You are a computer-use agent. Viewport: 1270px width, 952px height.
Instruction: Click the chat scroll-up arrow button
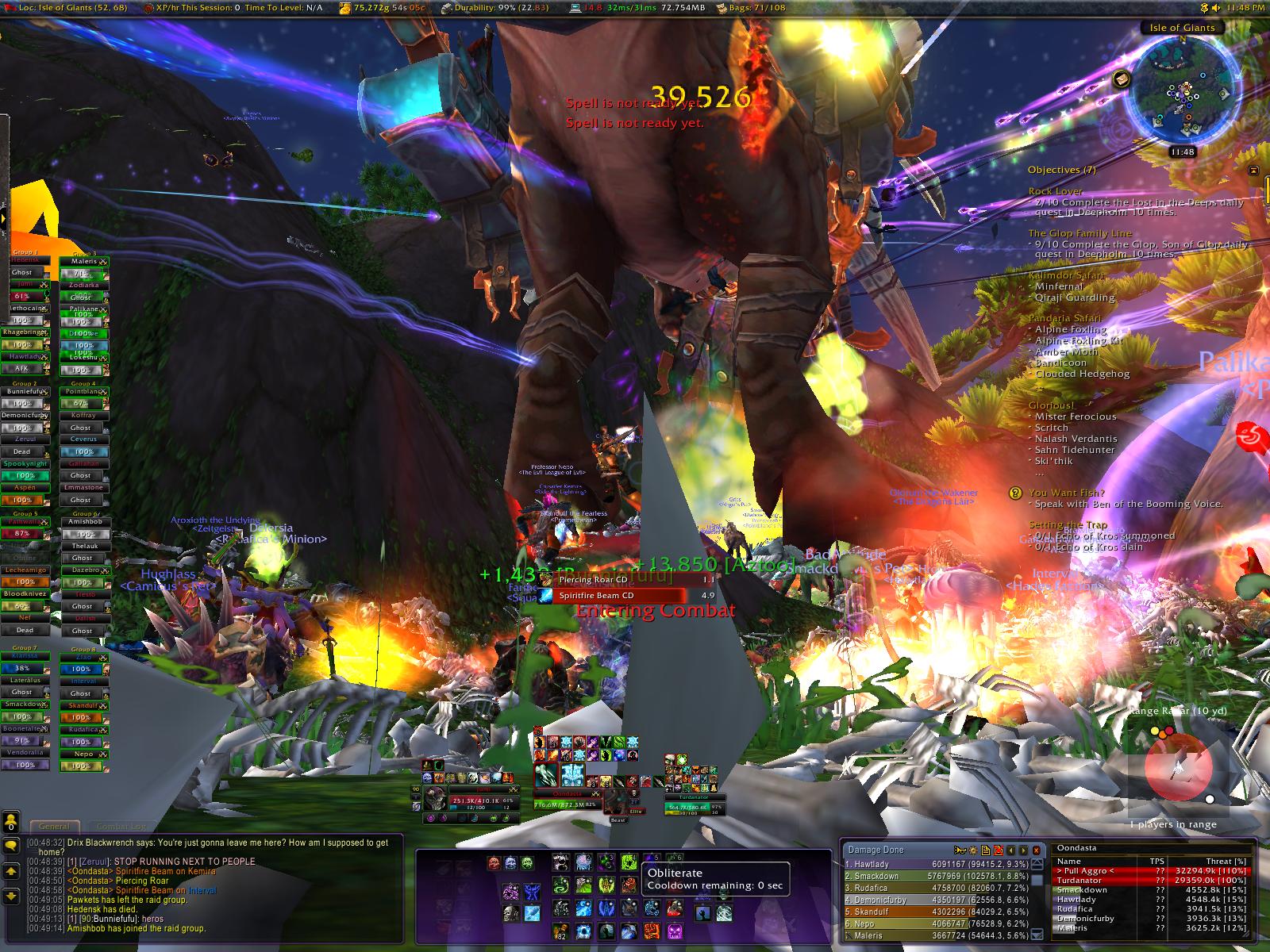coord(11,871)
